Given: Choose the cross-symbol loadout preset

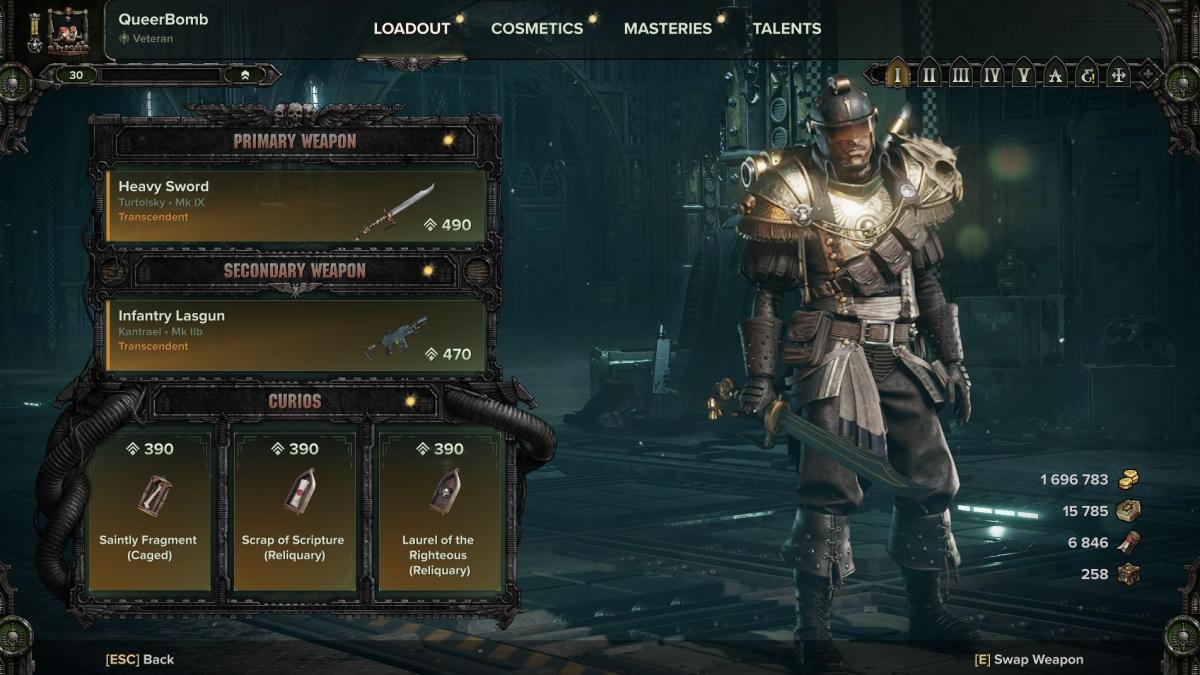Looking at the screenshot, I should pyautogui.click(x=1118, y=74).
